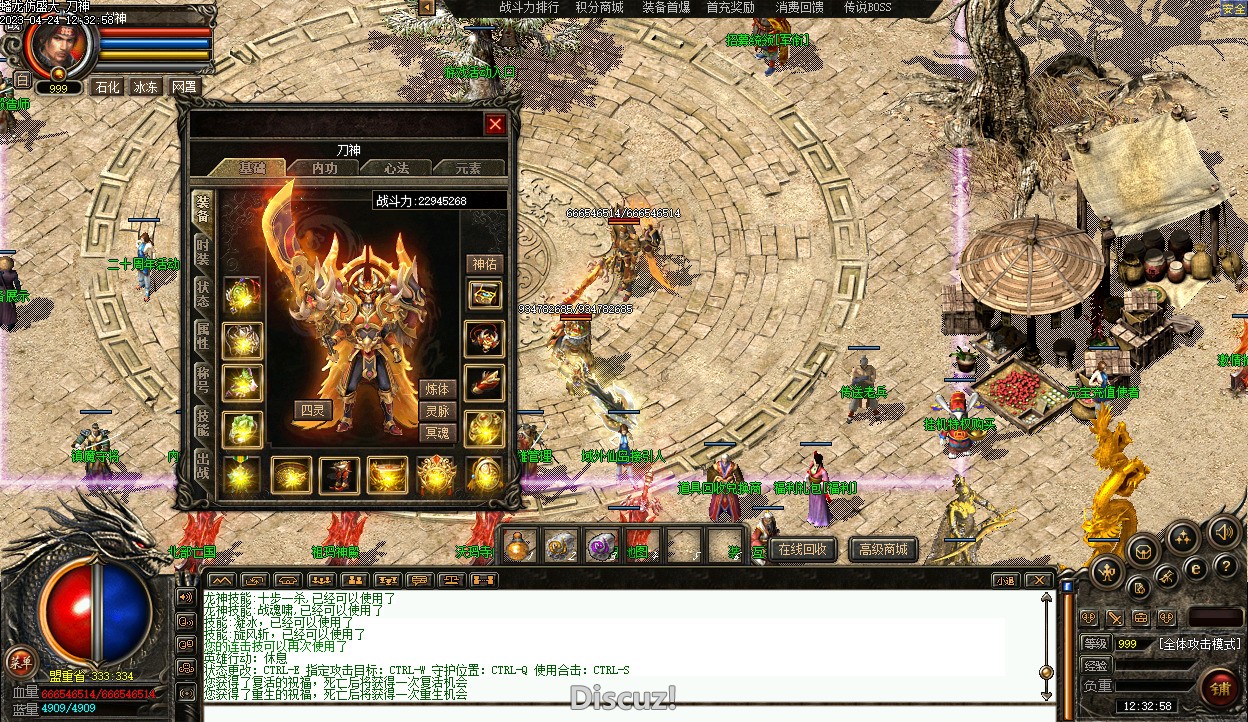Open the 心法 tab
This screenshot has width=1248, height=722.
point(396,168)
